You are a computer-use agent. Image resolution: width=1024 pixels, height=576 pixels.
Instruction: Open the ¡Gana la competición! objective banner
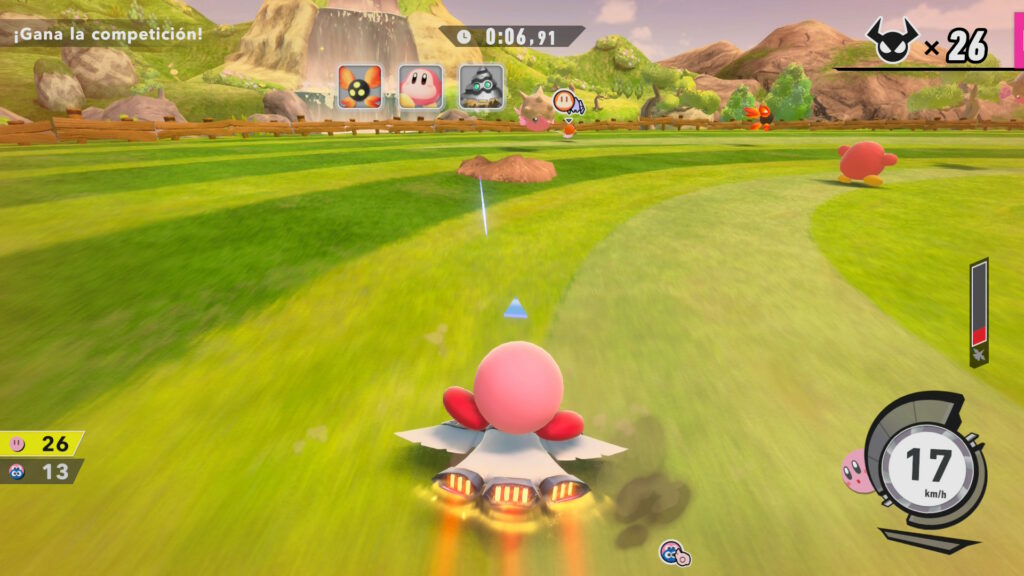tap(107, 33)
